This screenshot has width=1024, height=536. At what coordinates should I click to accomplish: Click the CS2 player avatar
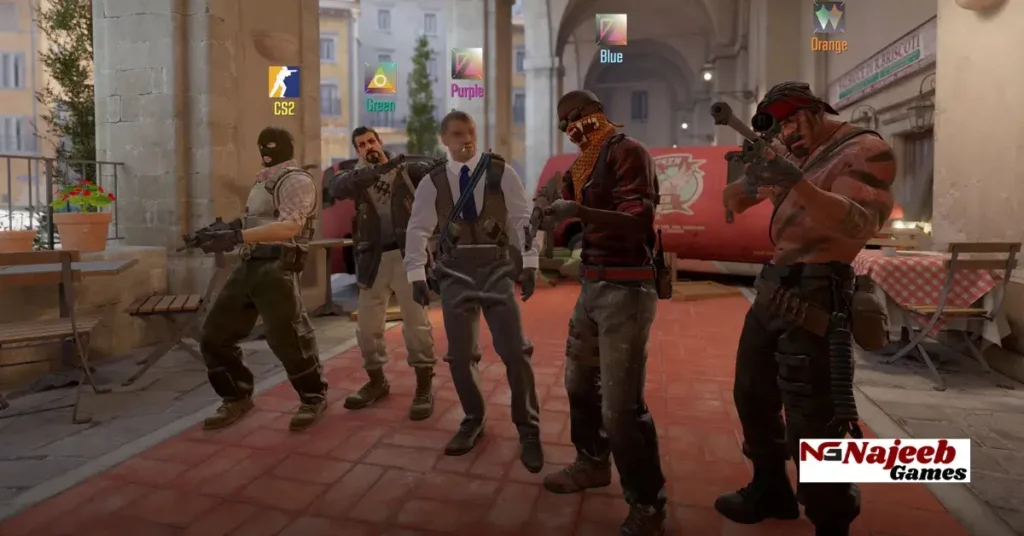click(284, 82)
